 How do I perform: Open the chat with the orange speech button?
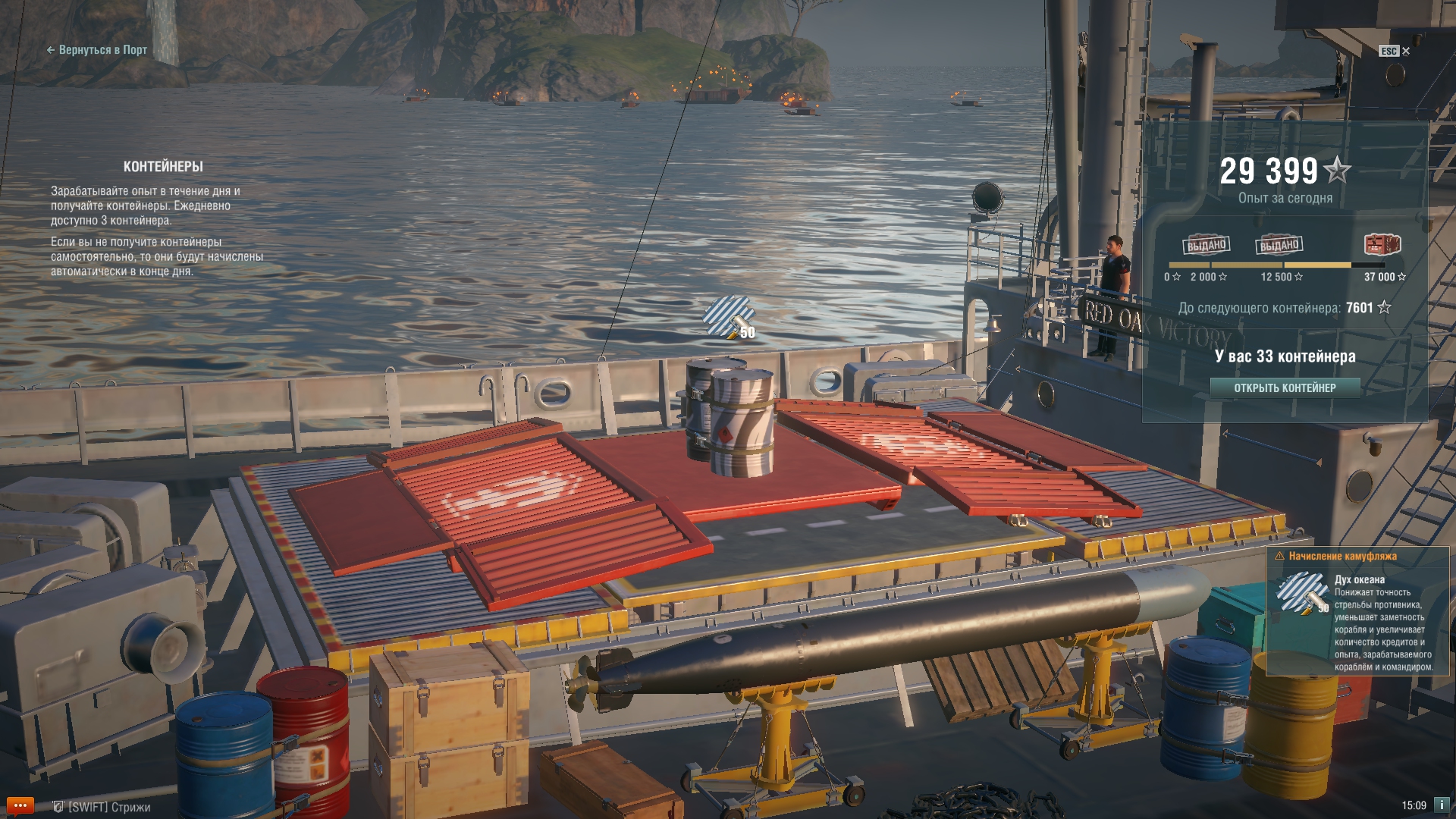(x=20, y=805)
